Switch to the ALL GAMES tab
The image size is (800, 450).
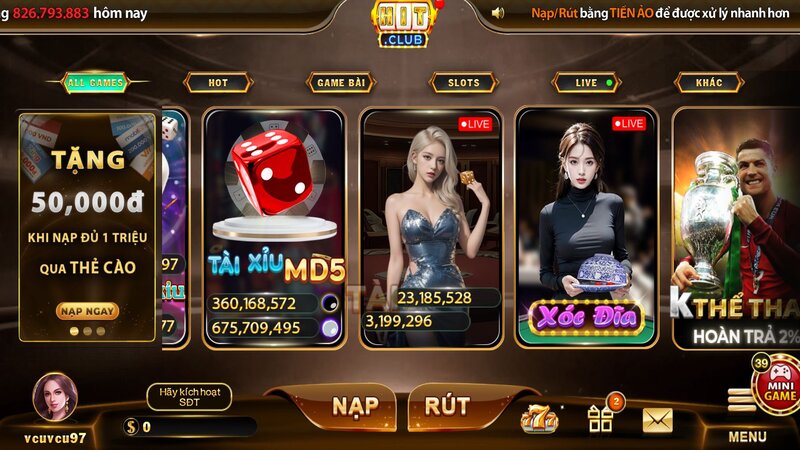(95, 83)
